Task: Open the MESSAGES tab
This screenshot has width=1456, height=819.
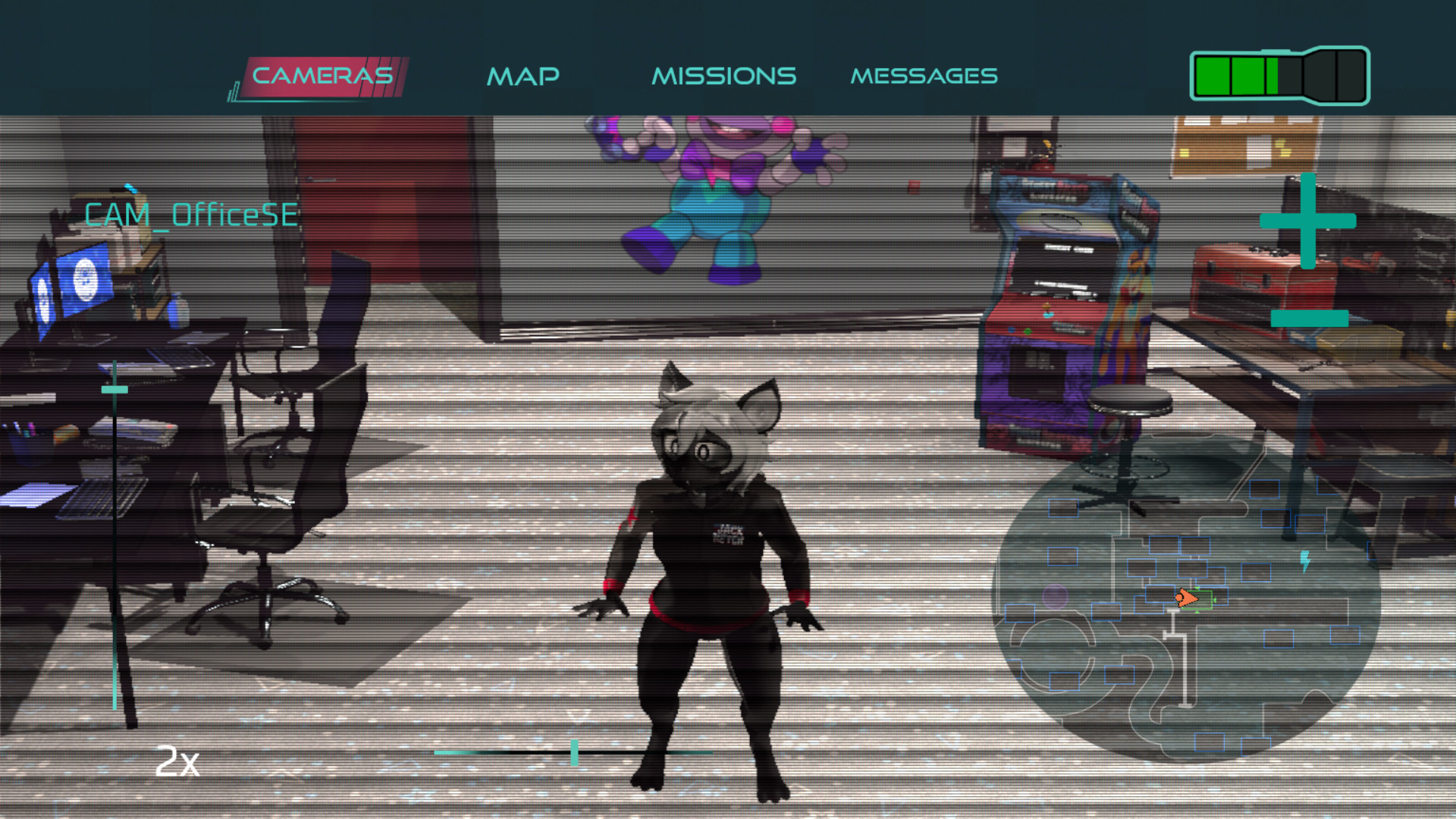Action: point(924,75)
